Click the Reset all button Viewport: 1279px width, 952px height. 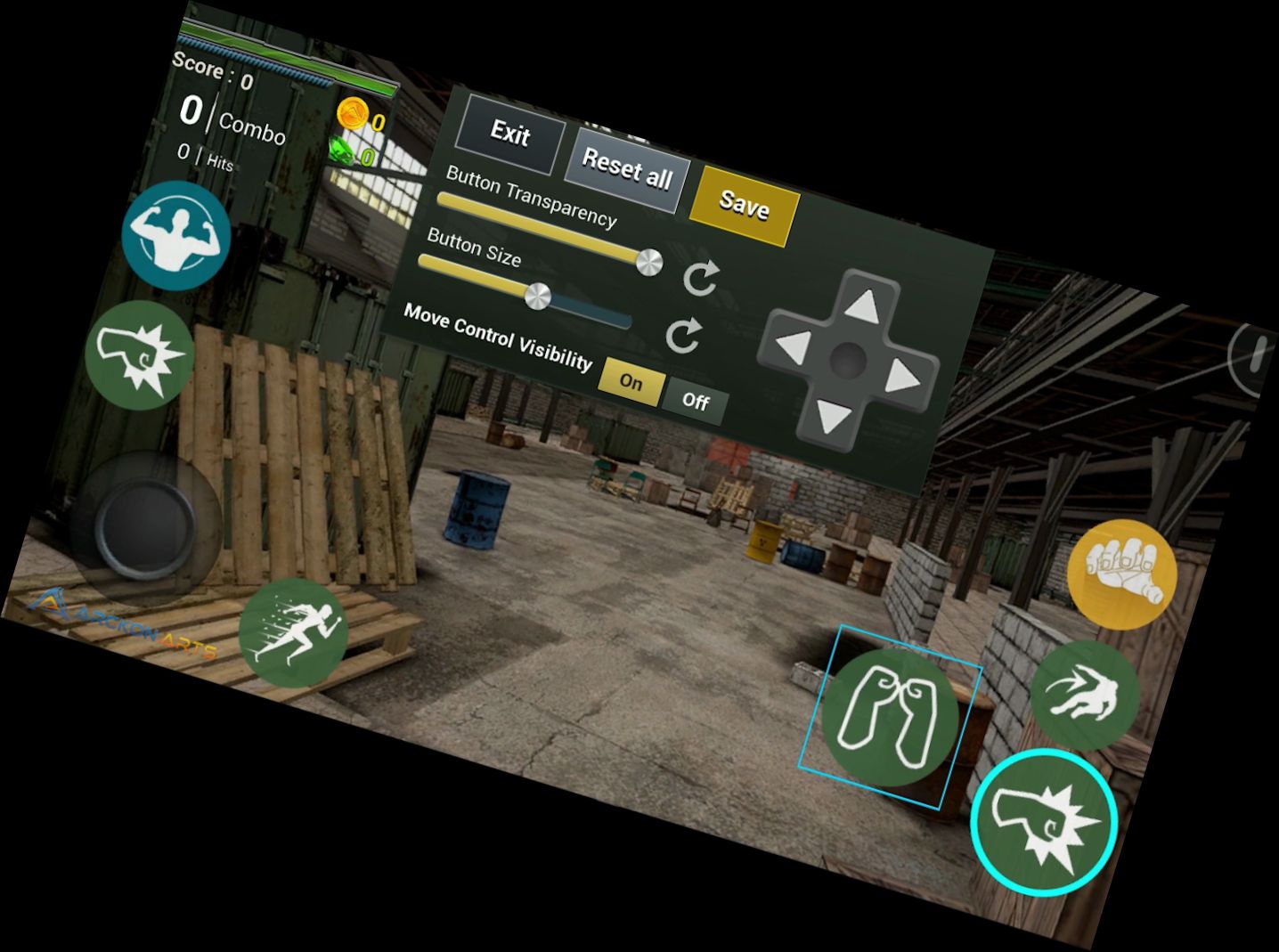(627, 167)
